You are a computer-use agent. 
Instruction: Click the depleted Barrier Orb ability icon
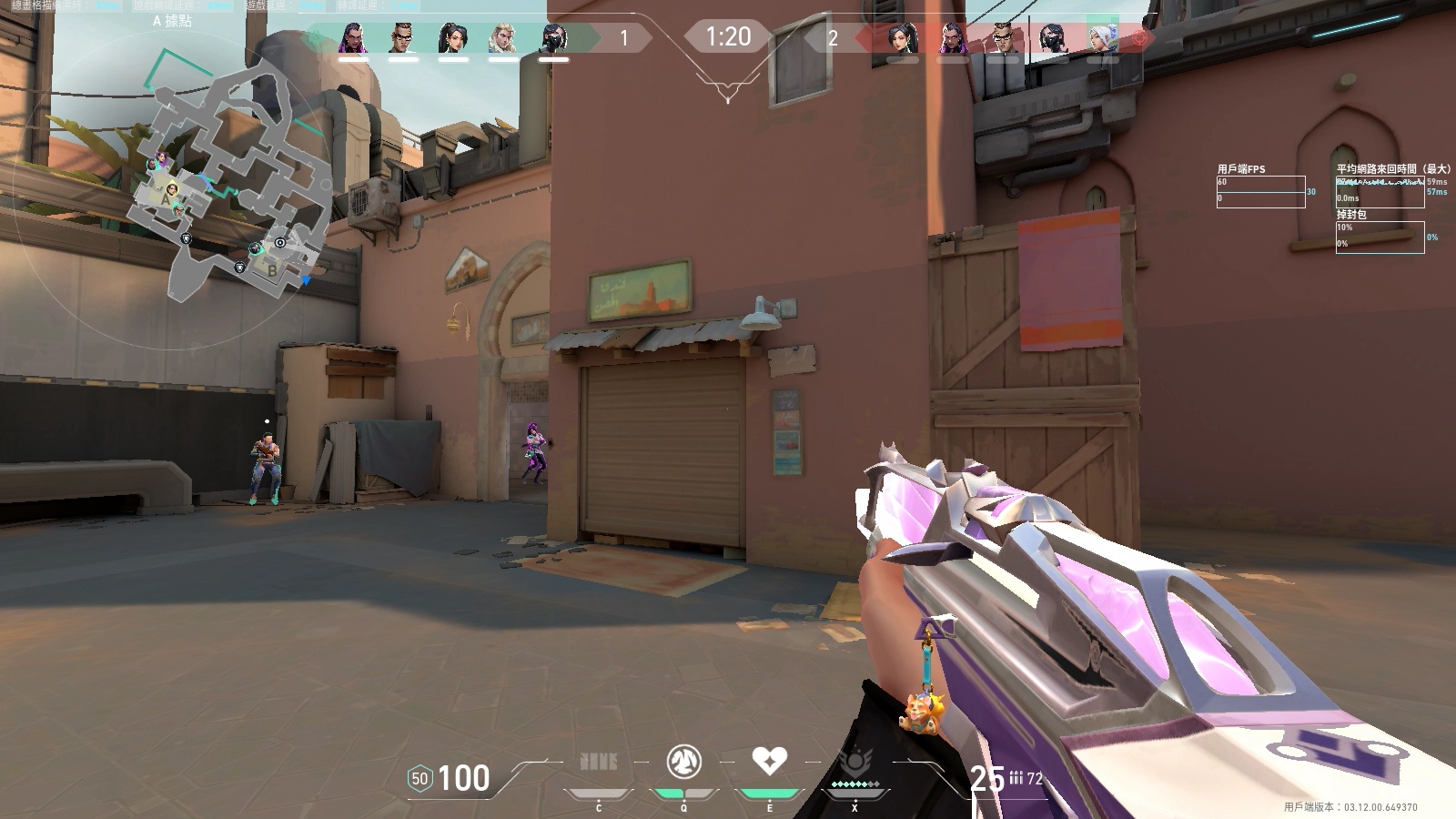(x=598, y=761)
